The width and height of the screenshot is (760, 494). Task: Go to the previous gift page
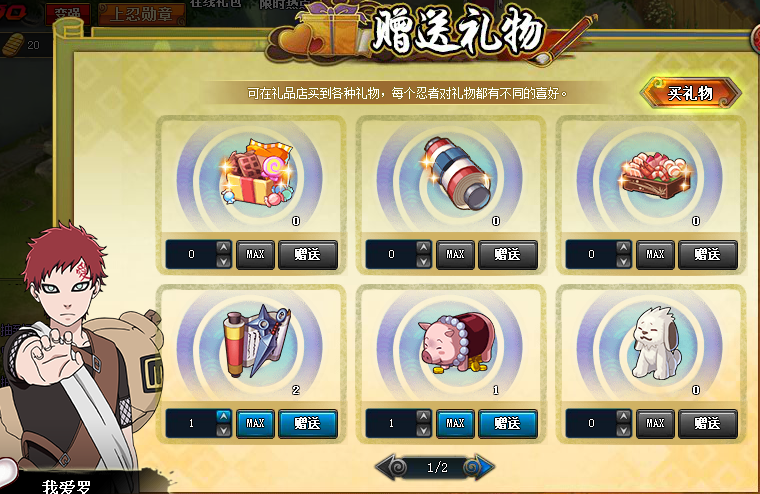390,467
